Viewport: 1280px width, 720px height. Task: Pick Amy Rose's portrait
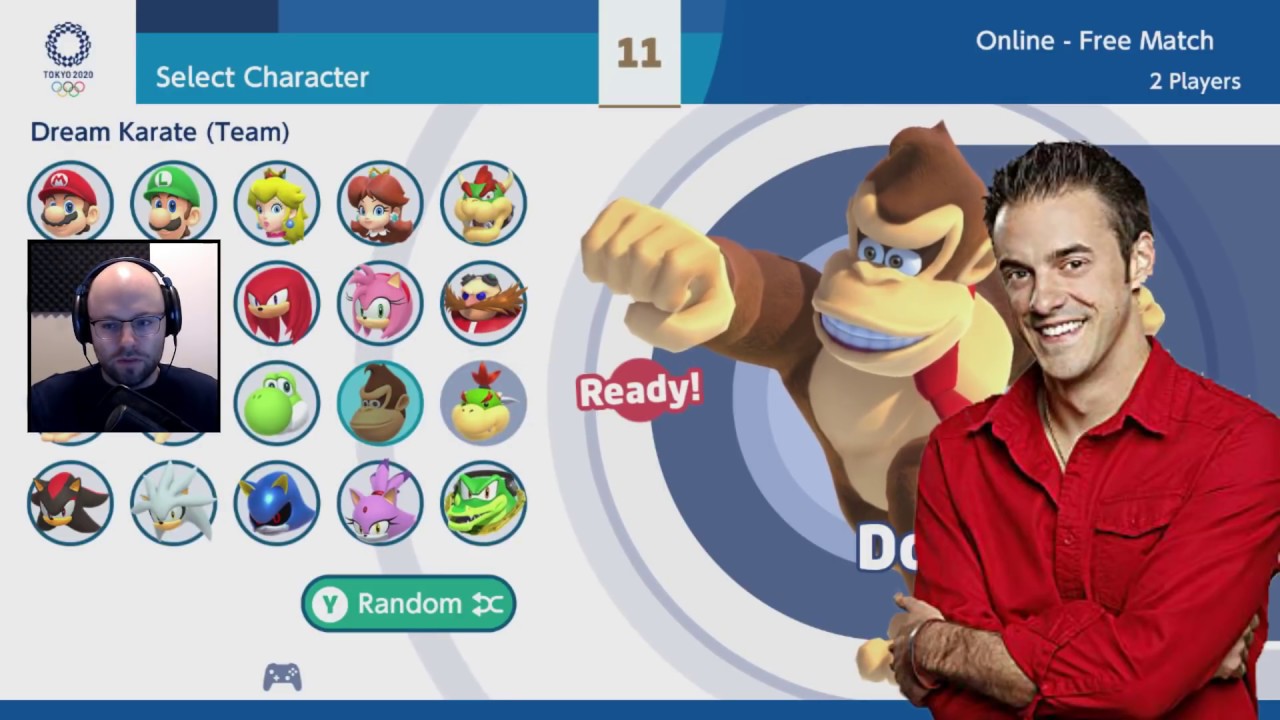[380, 303]
